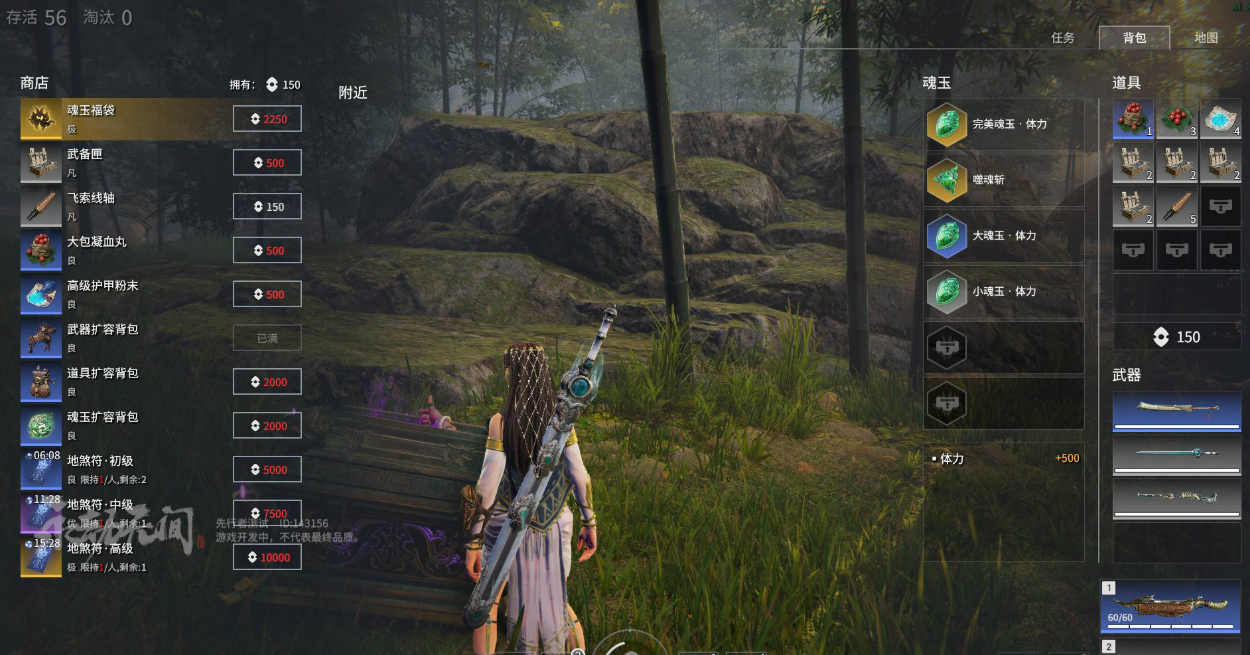Select the 完美魂玉·体力 soul jade
The width and height of the screenshot is (1250, 655).
1004,125
